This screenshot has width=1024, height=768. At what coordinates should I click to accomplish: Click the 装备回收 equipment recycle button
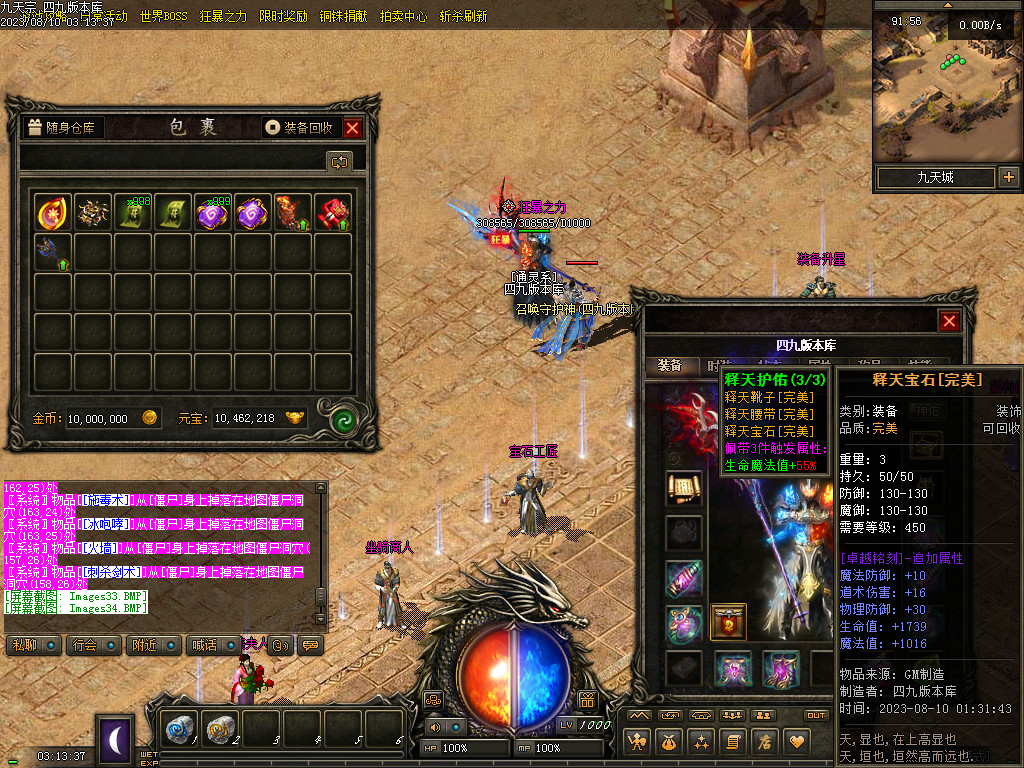coord(299,128)
